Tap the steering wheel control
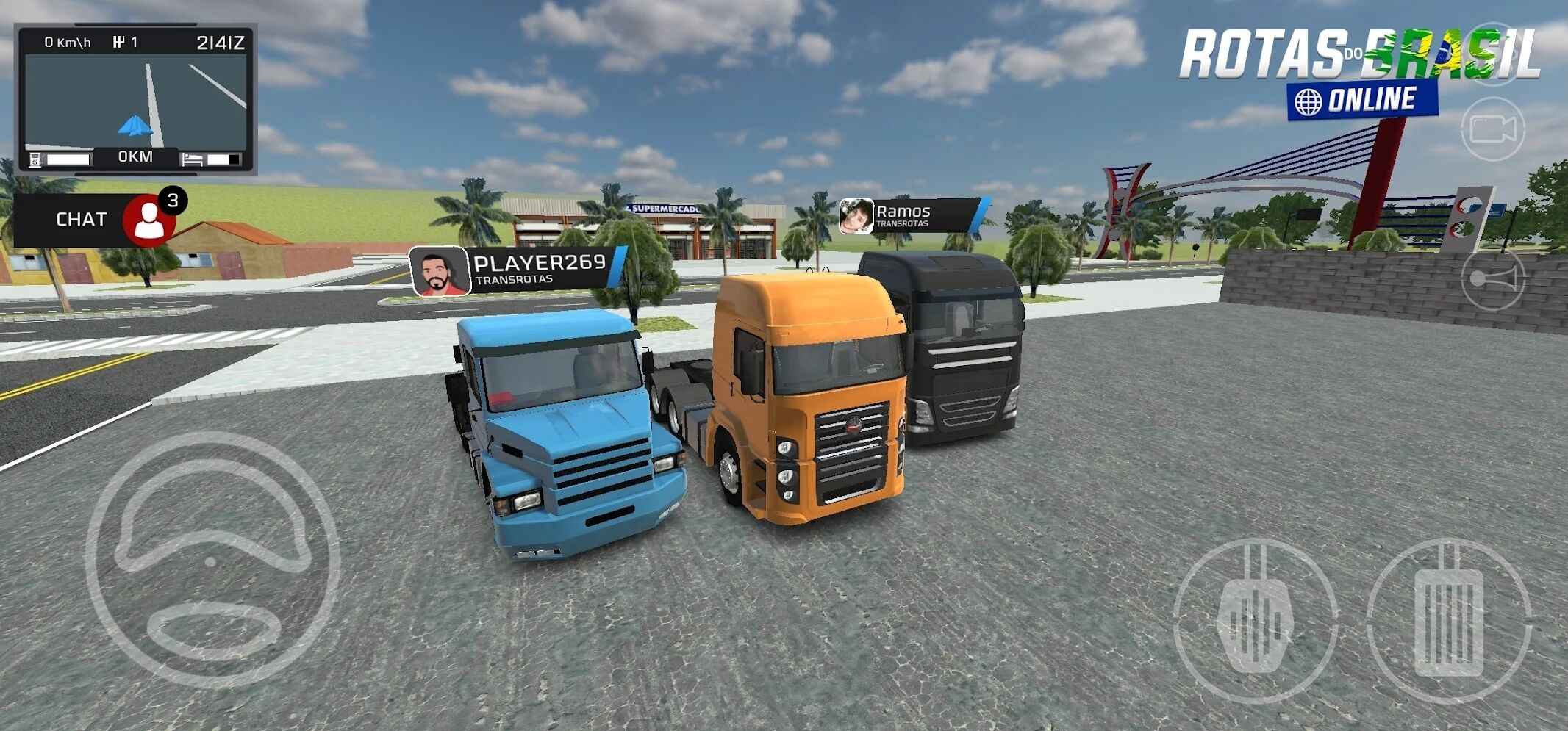This screenshot has width=1568, height=731. (x=212, y=560)
